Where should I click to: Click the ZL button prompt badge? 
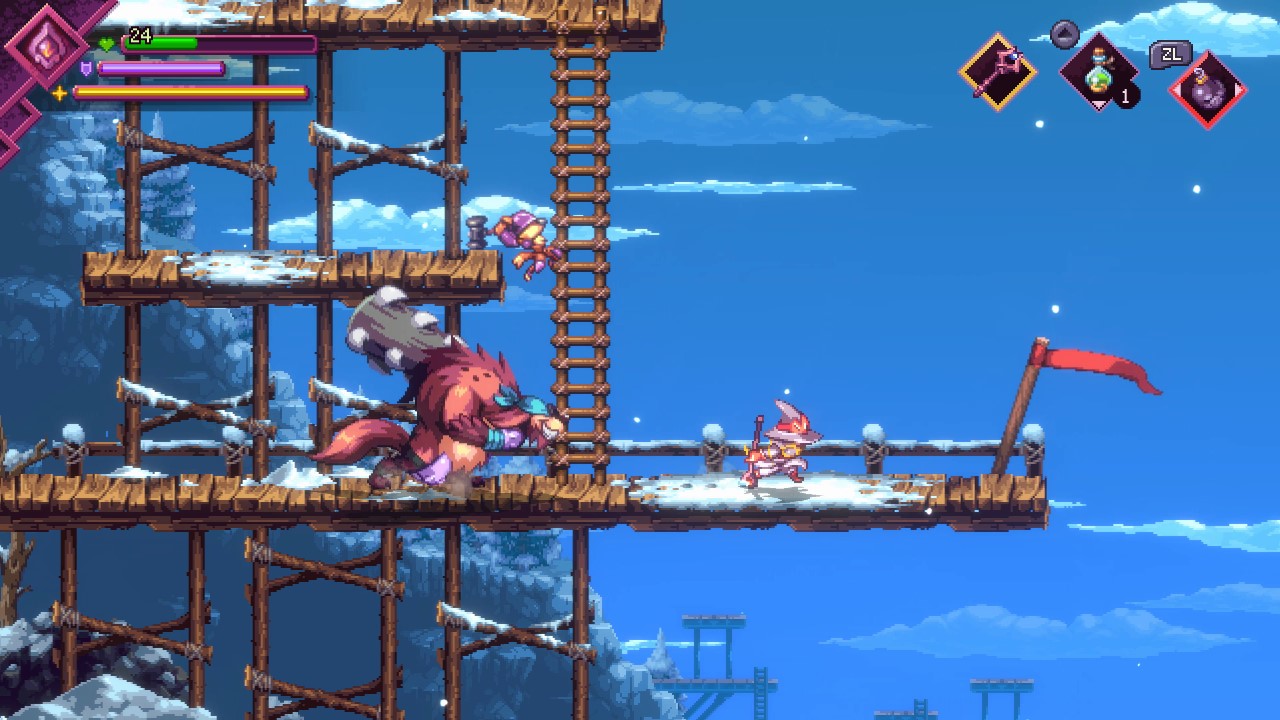point(1169,53)
